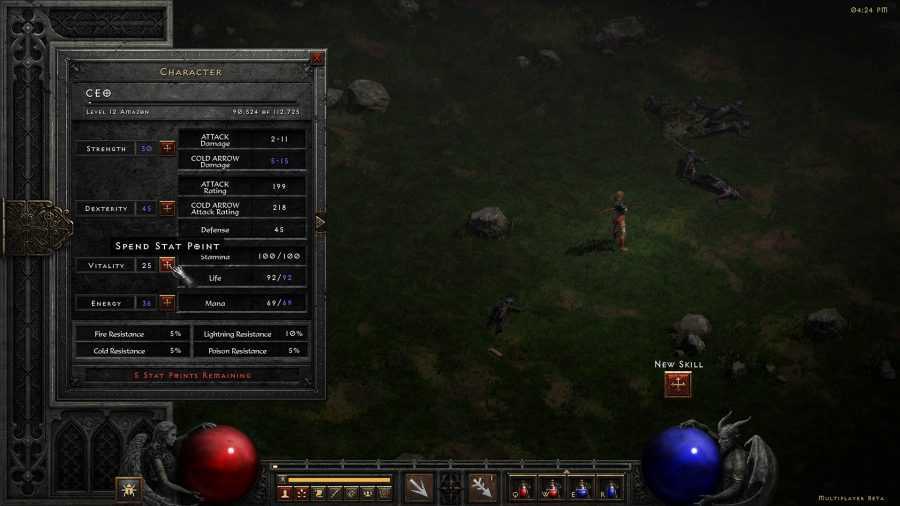This screenshot has width=900, height=506.
Task: Toggle the character icon in the mini menu
Action: click(x=285, y=493)
